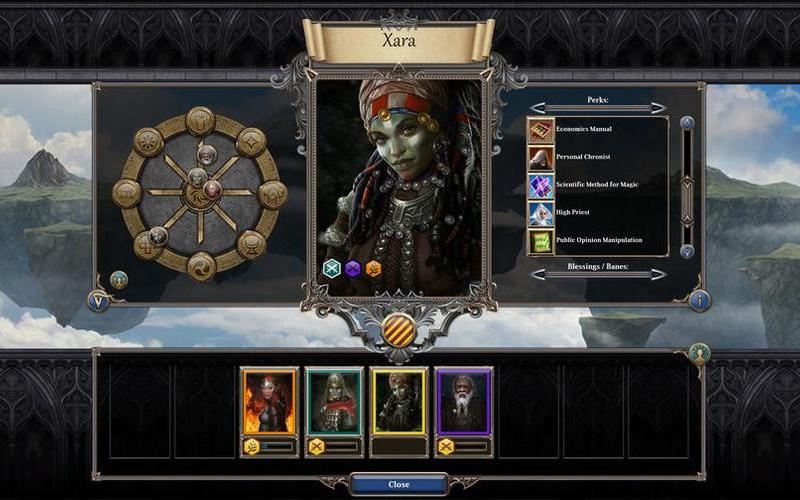The image size is (800, 500).
Task: Select the fiery red-haired hero portrait
Action: [269, 401]
